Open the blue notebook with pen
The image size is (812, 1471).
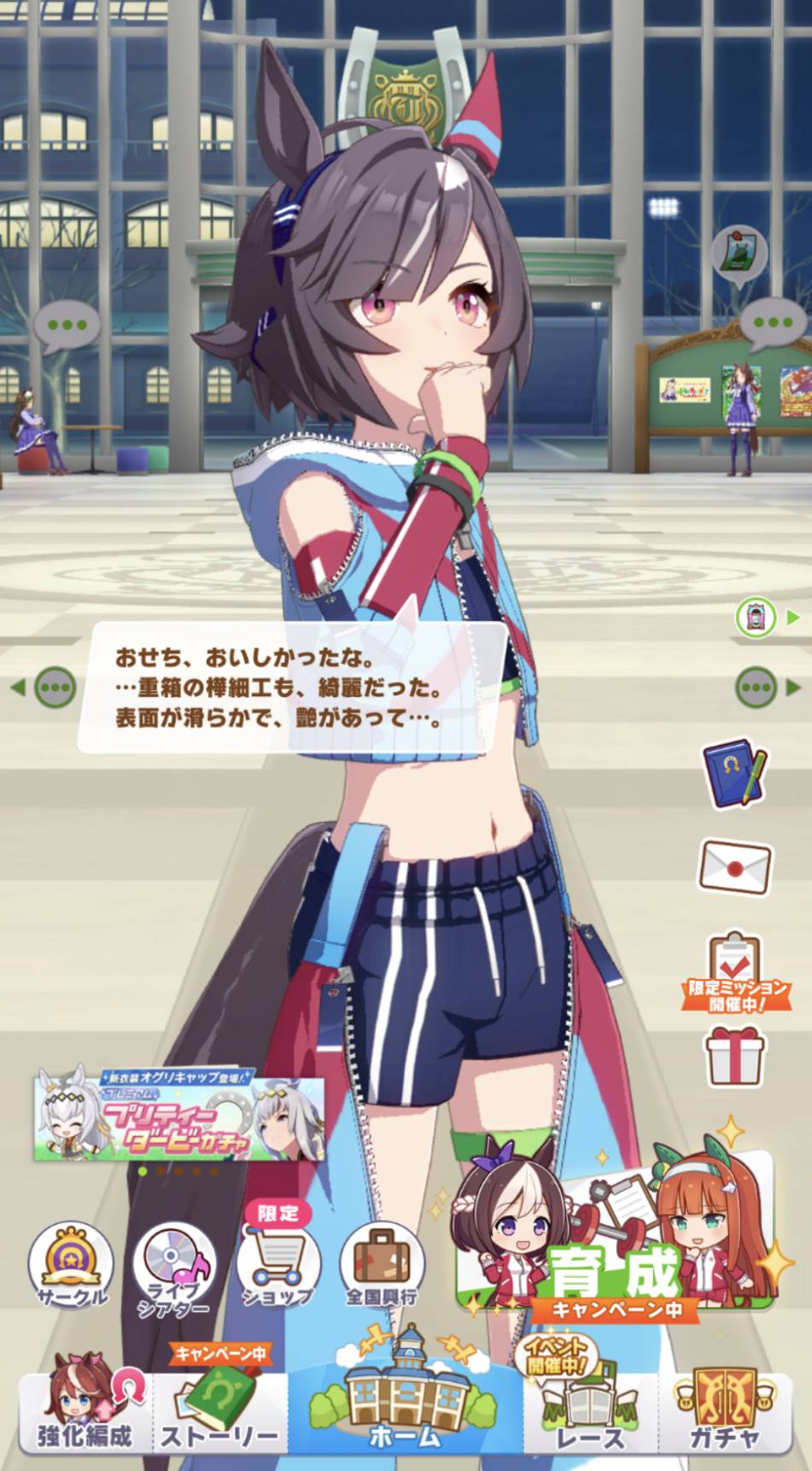[733, 772]
